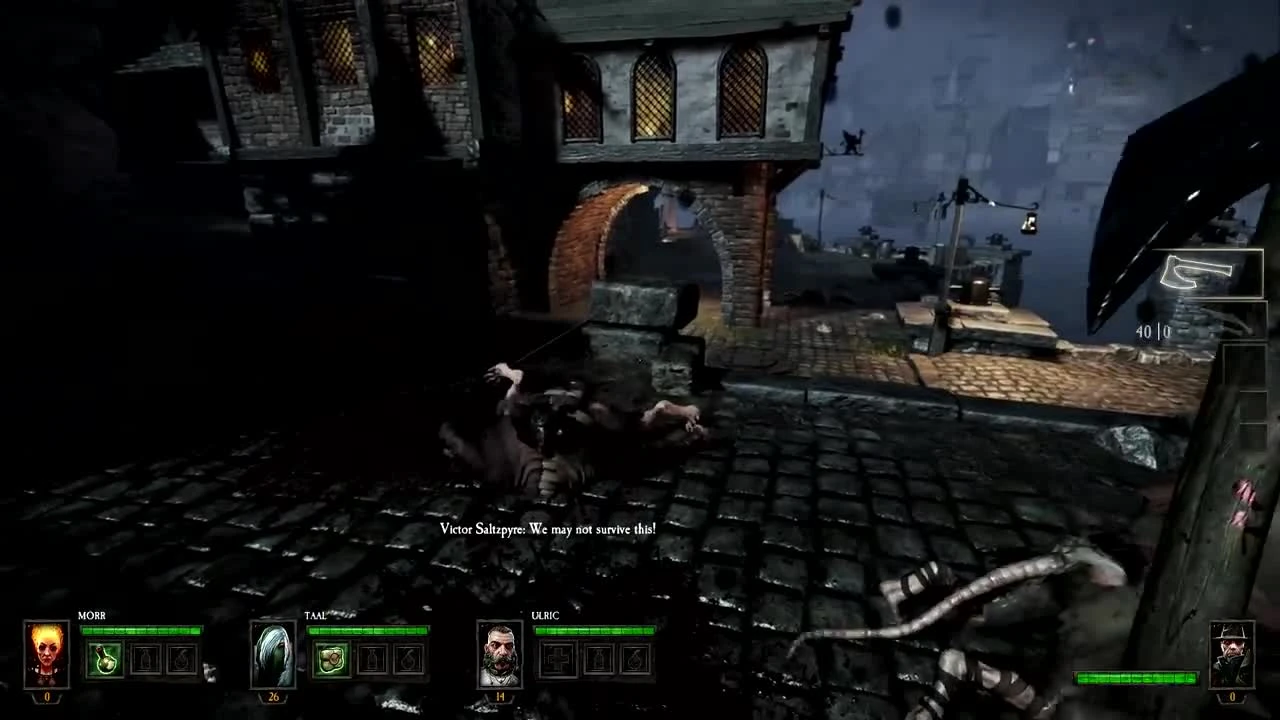1280x720 pixels.
Task: Click Victor Saltzpyre's subtitle text
Action: tap(547, 529)
